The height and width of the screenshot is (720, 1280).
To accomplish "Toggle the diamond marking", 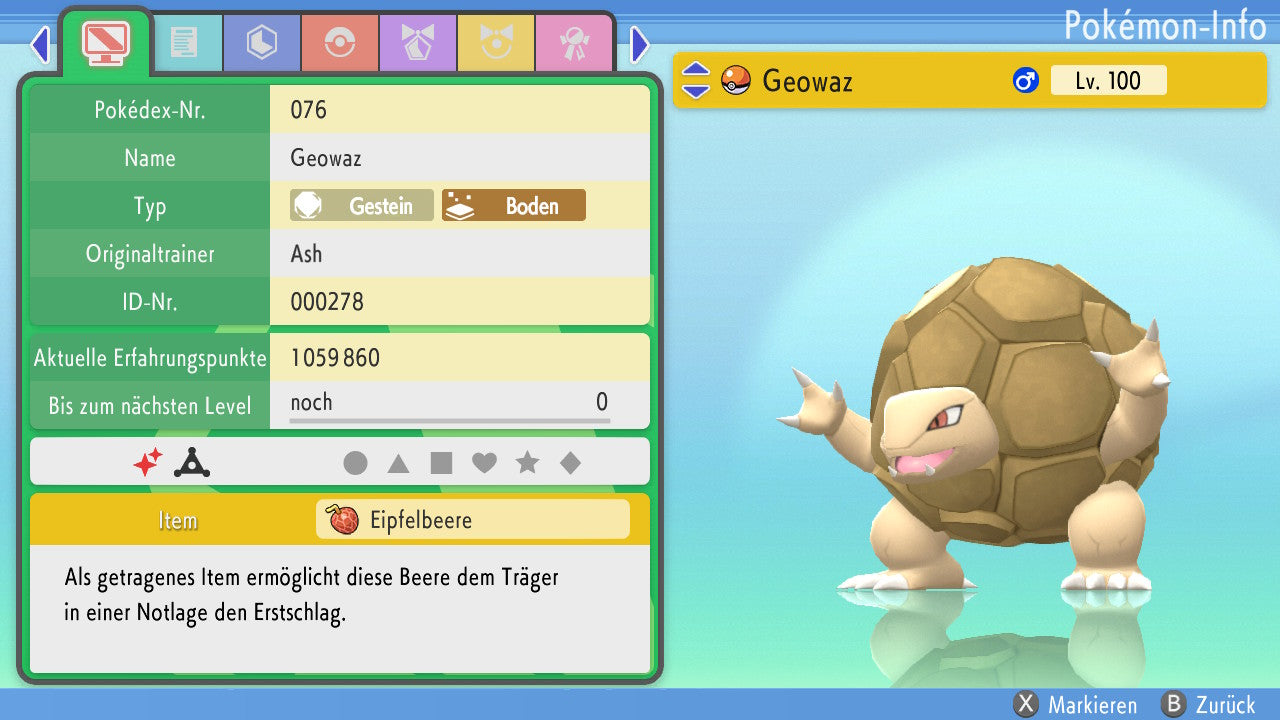I will (x=570, y=463).
